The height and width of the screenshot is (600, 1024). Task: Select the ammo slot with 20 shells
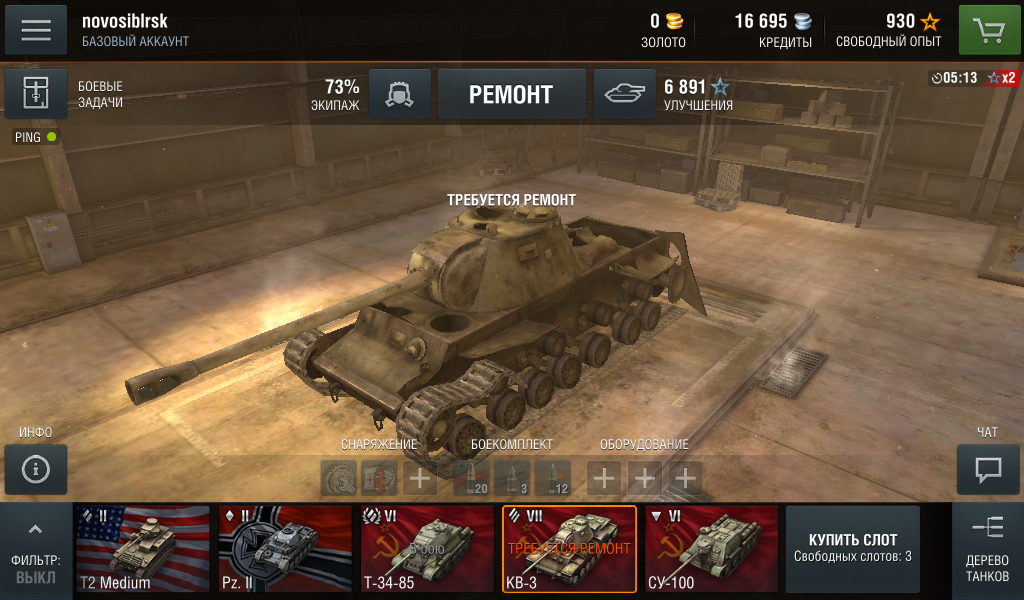click(471, 478)
